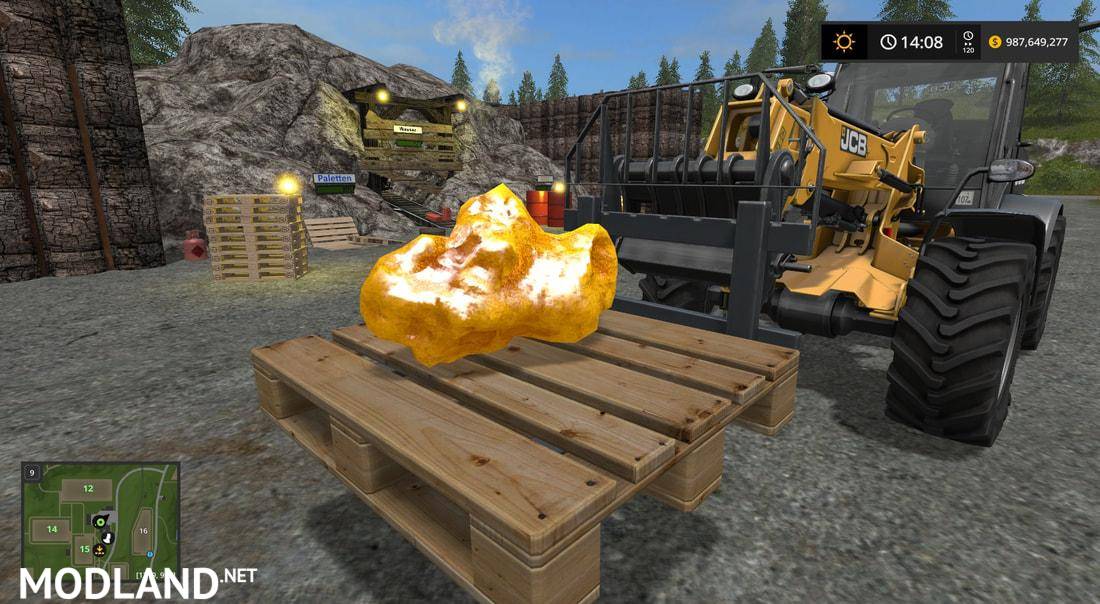
Task: Open the minimap
Action: point(100,517)
